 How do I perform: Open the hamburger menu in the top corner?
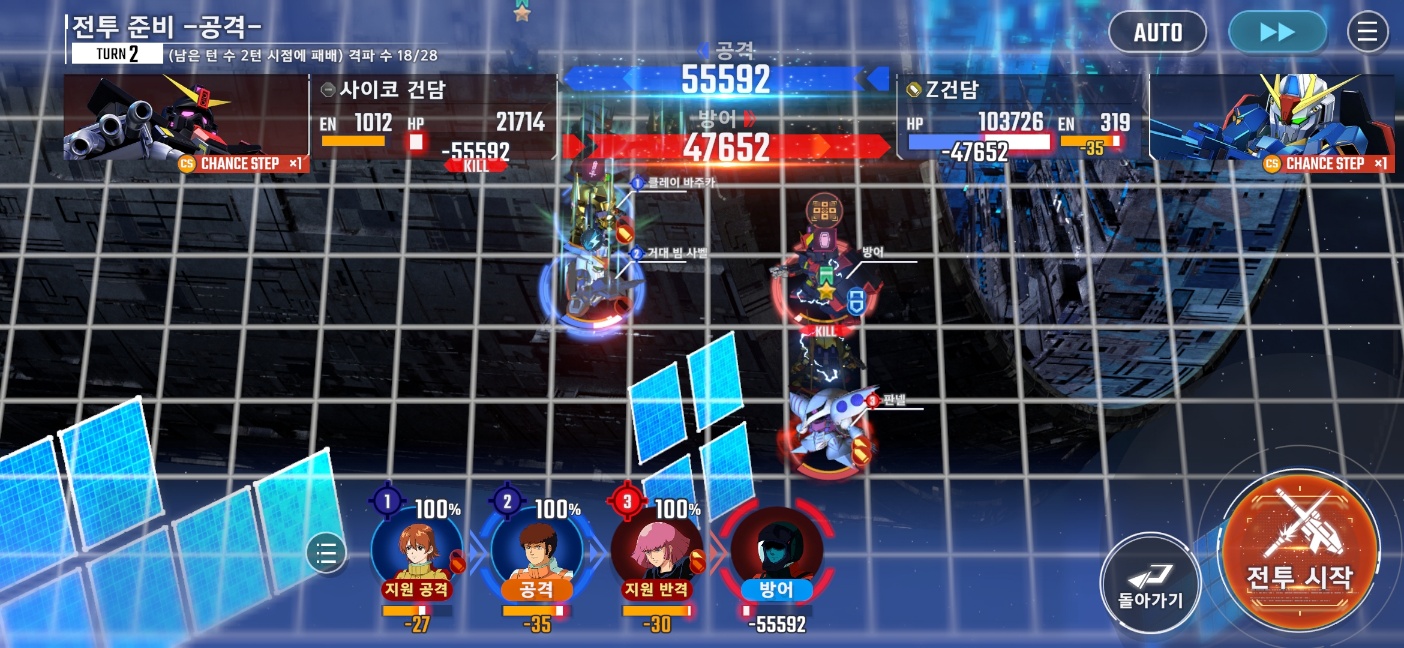coord(1367,32)
